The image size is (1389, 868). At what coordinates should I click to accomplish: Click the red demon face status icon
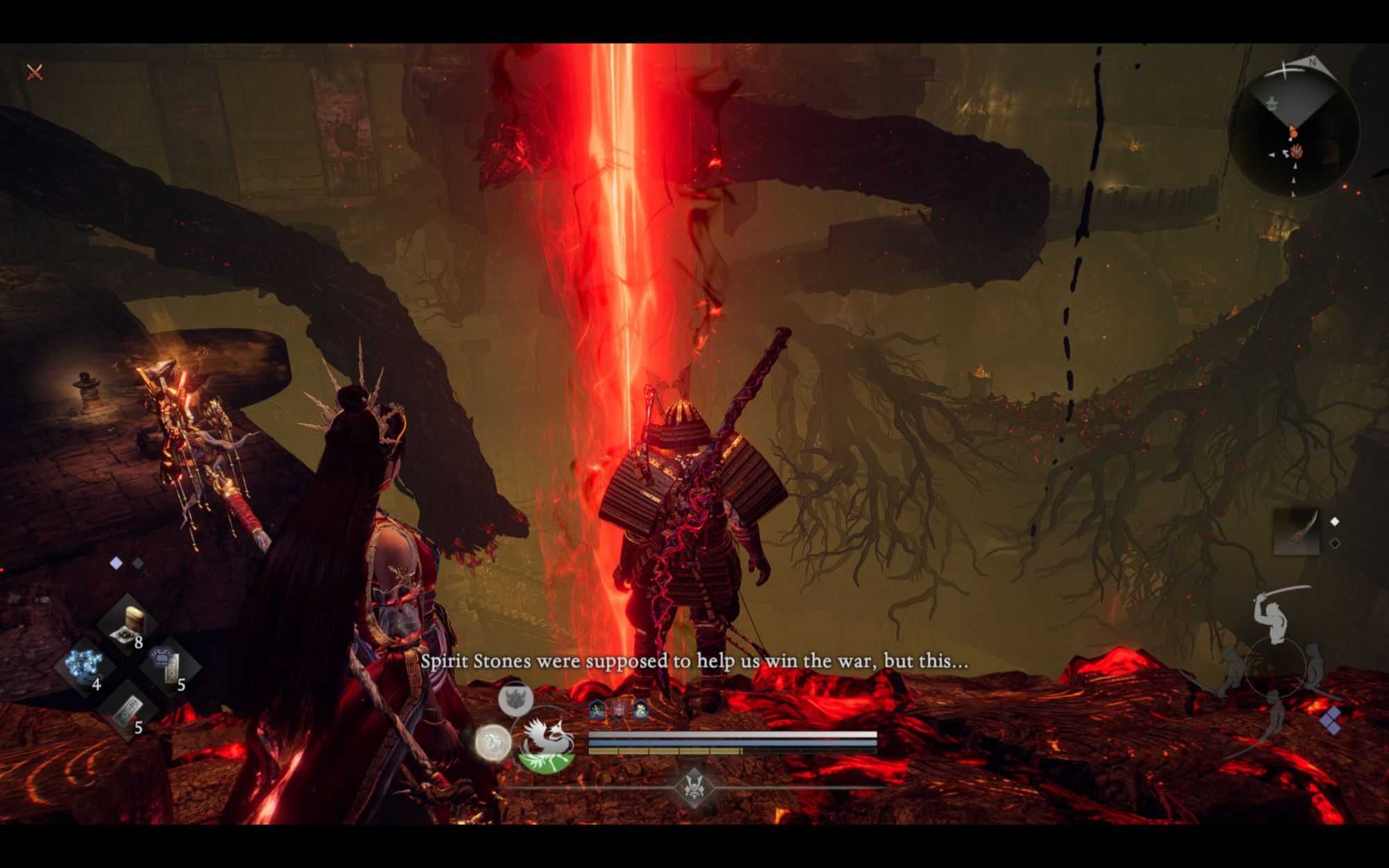pos(618,710)
